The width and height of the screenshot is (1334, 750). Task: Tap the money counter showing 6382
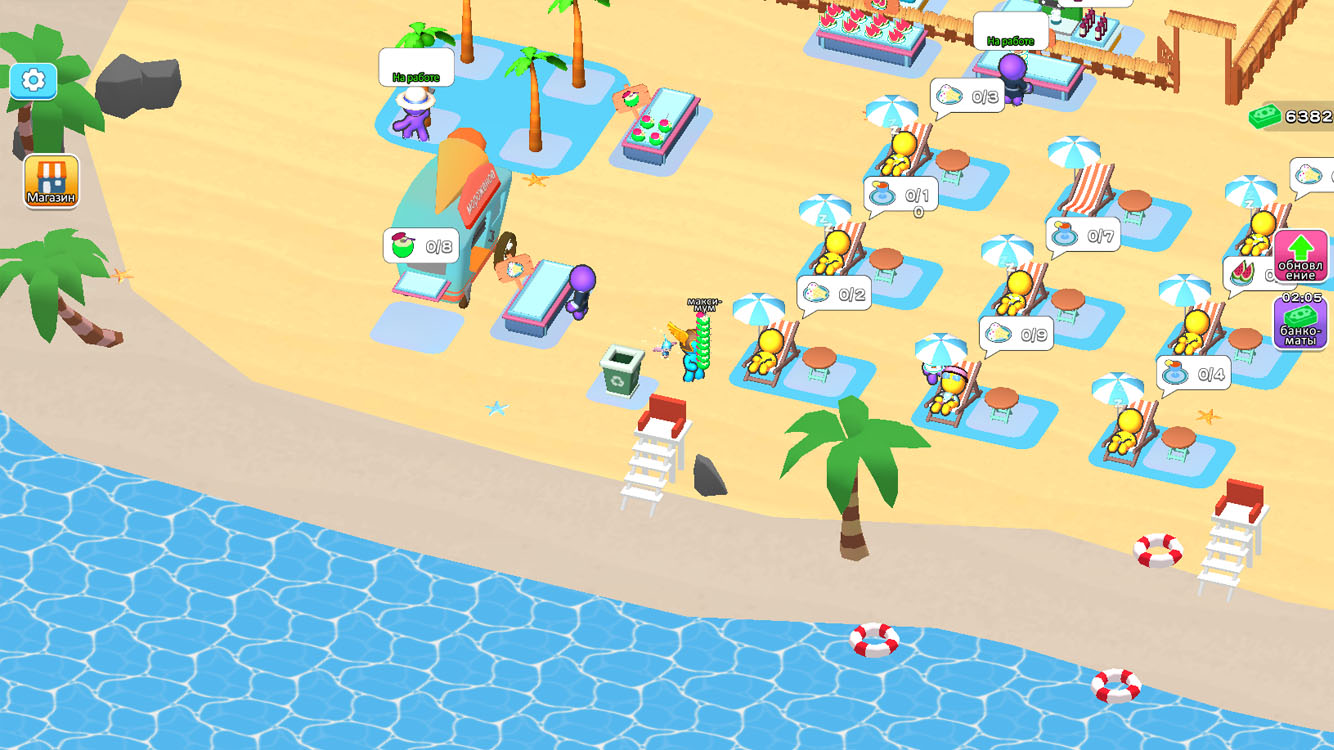click(1290, 116)
